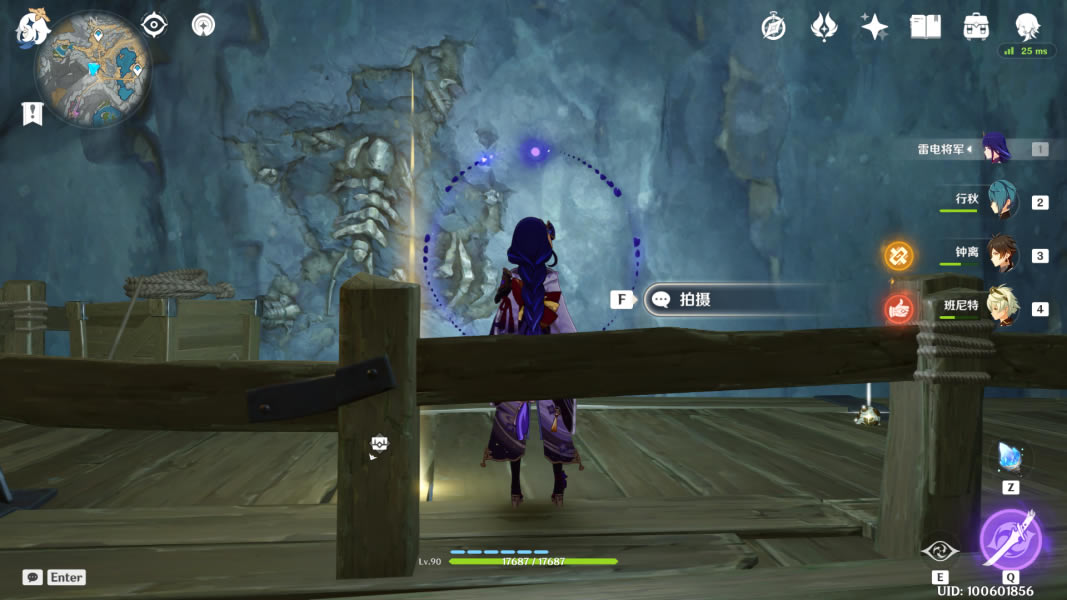
Task: Switch to party member 钟离
Action: (x=1001, y=254)
